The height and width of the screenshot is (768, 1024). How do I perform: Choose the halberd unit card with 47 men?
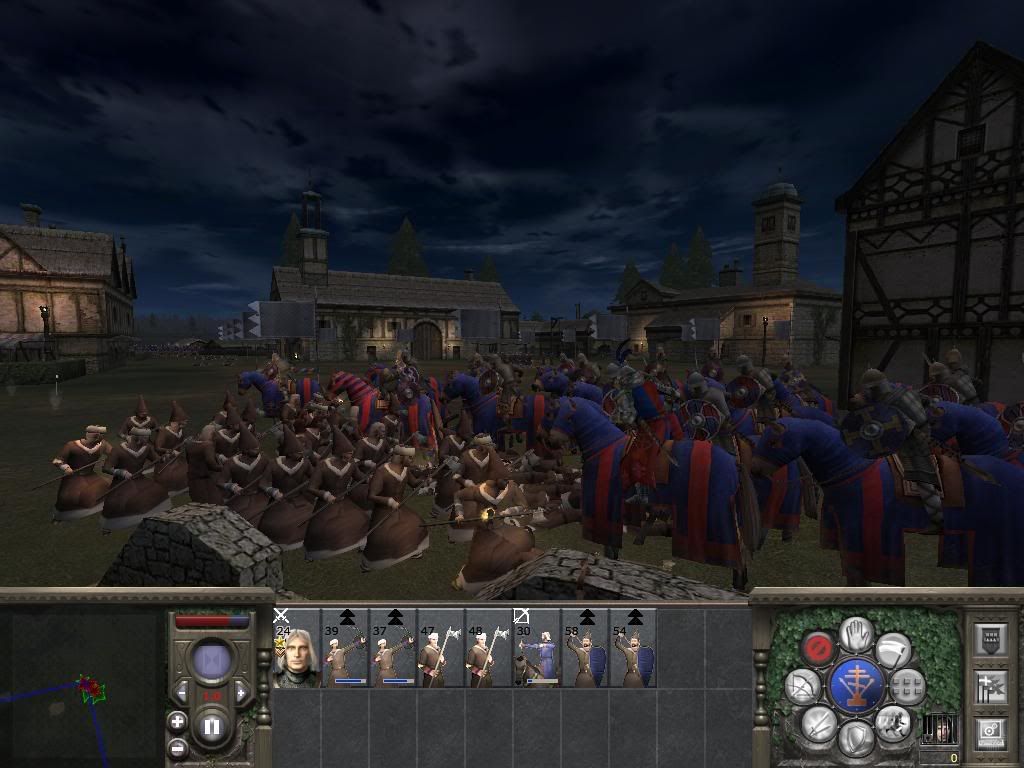441,648
